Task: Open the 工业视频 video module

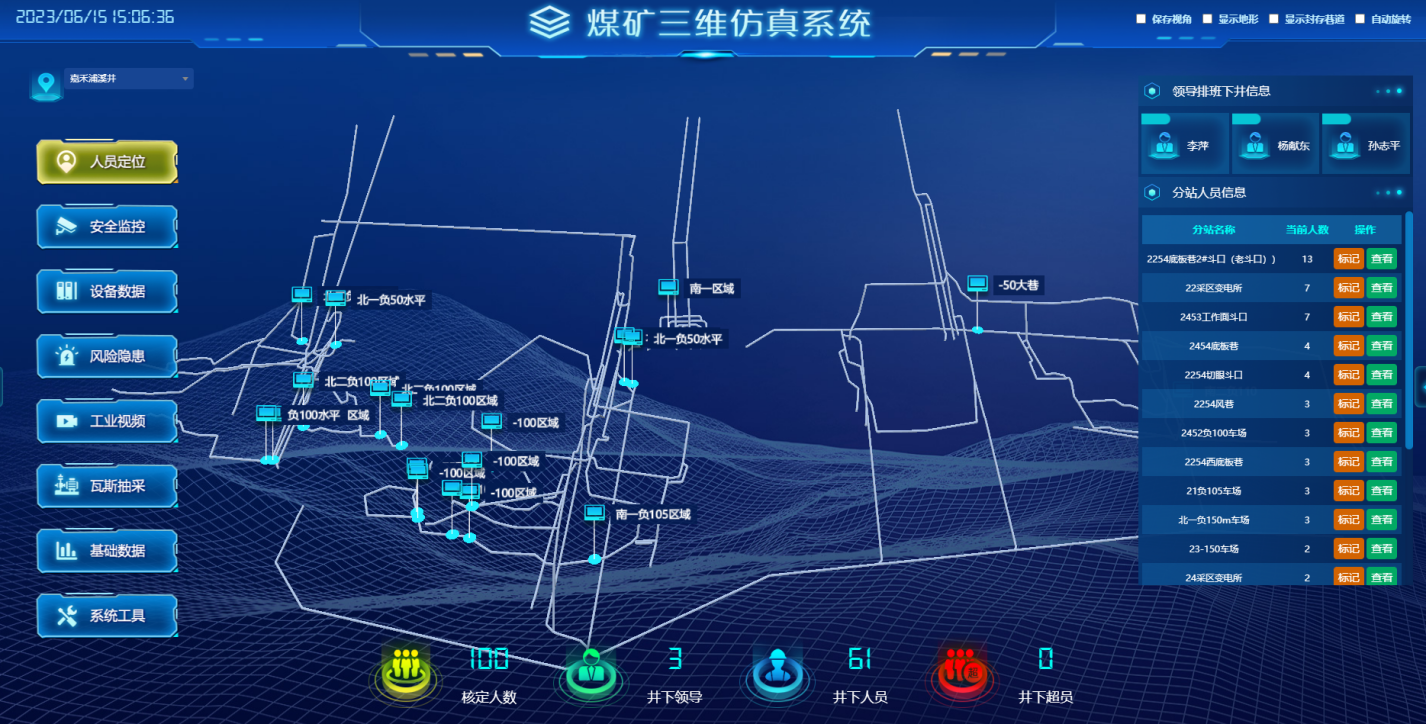Action: point(107,421)
